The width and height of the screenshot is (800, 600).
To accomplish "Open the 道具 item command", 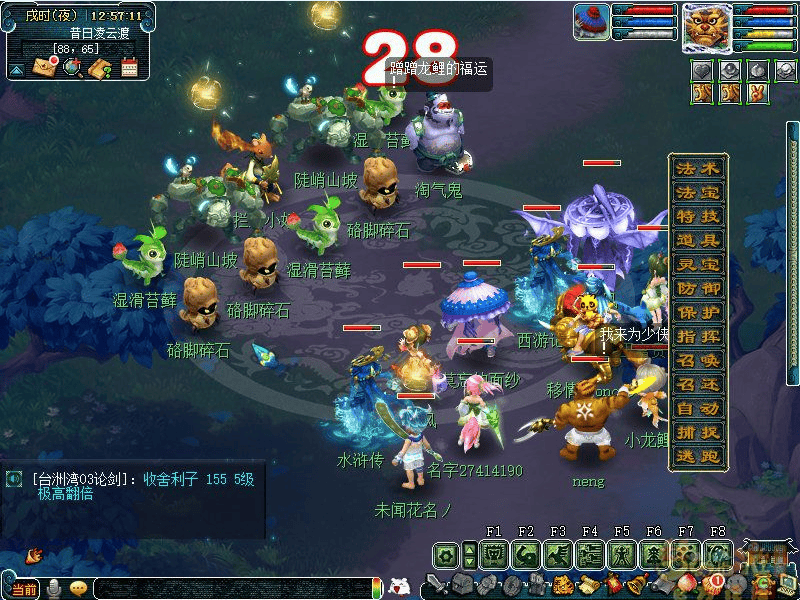I will tap(697, 240).
